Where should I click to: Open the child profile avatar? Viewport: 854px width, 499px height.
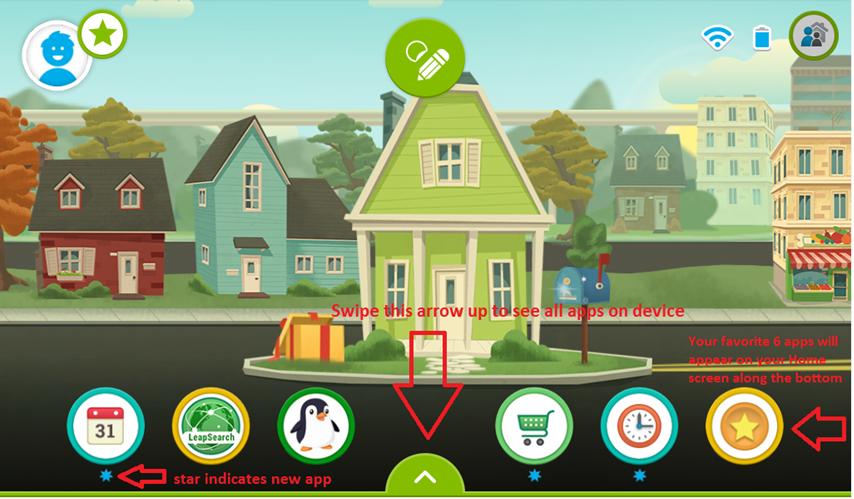pyautogui.click(x=53, y=53)
